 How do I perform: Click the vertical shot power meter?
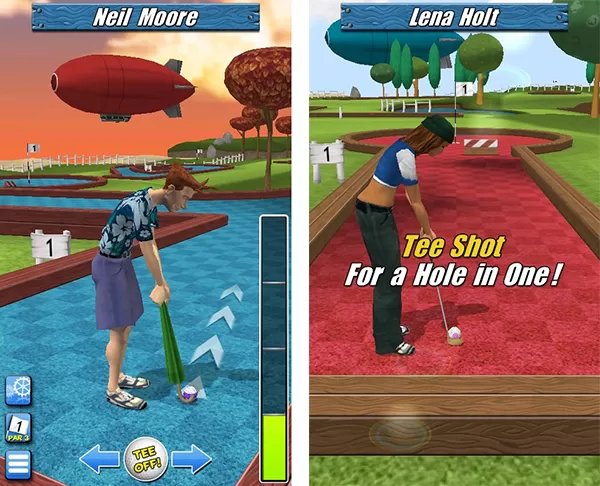click(x=273, y=348)
